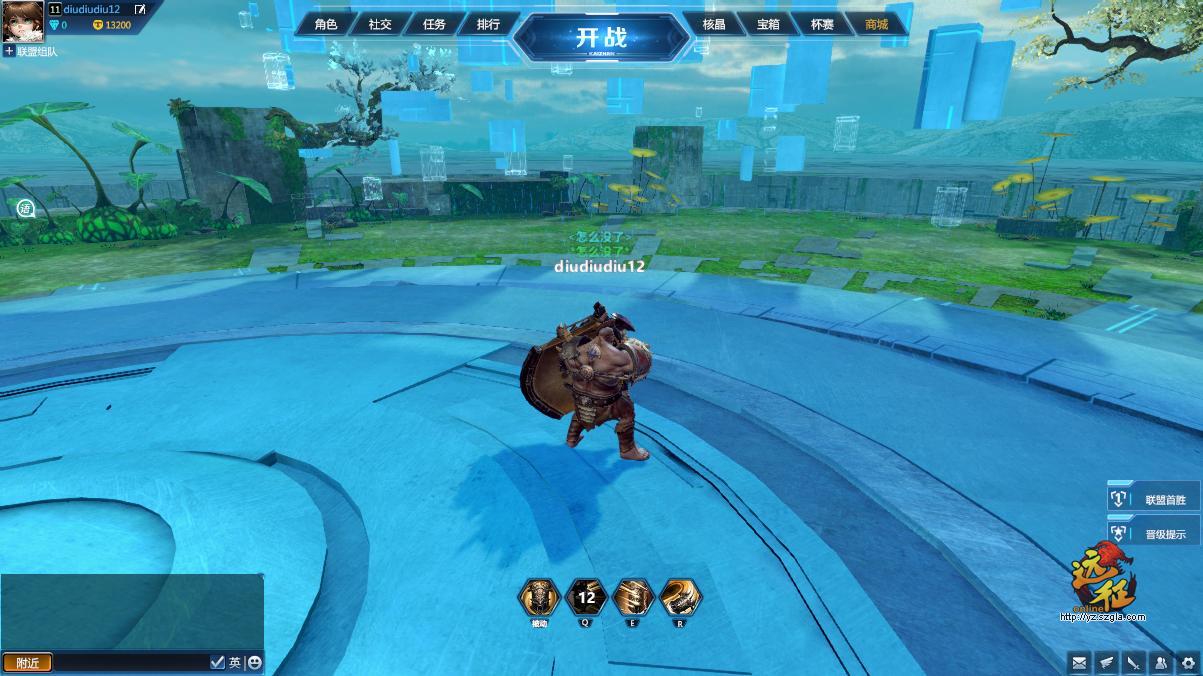Viewport: 1203px width, 676px height.
Task: Open settings with the gear icon
Action: point(1187,662)
